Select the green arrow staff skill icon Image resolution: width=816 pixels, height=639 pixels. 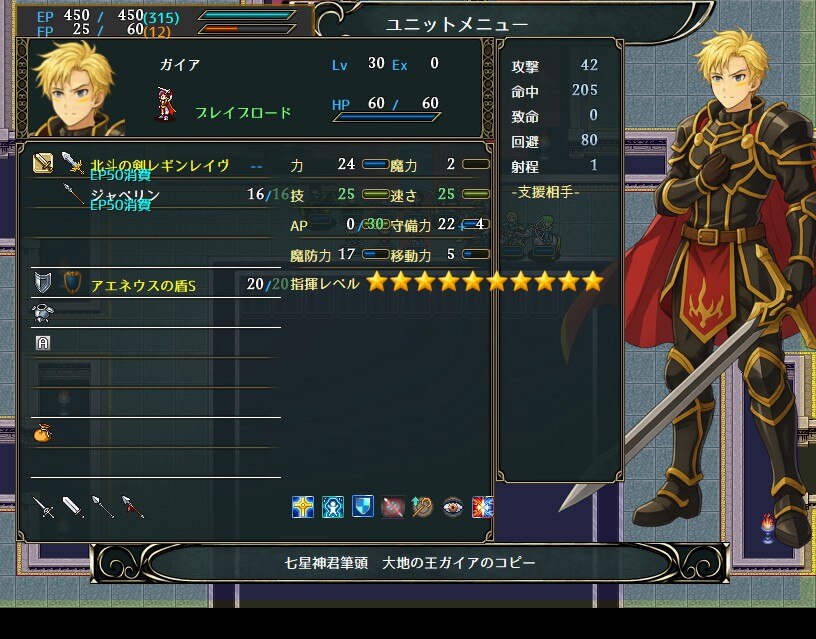[423, 507]
